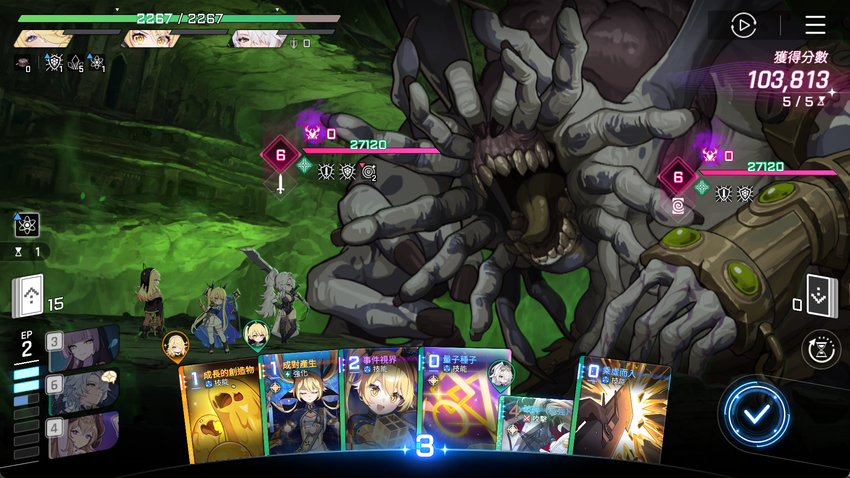Target the left enemy with 6 action counter
850x478 pixels.
tap(280, 156)
